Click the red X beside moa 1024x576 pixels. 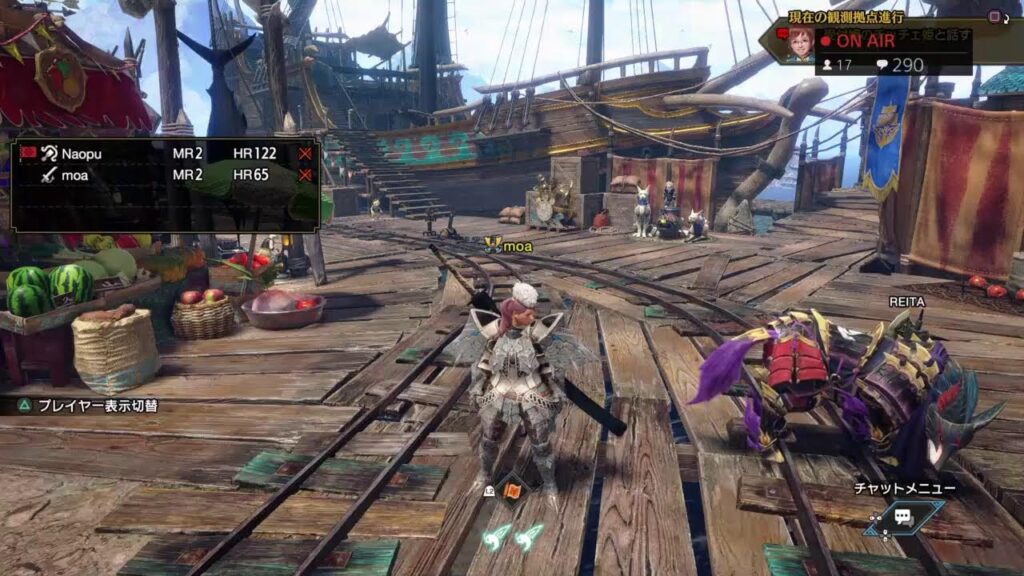coord(305,174)
